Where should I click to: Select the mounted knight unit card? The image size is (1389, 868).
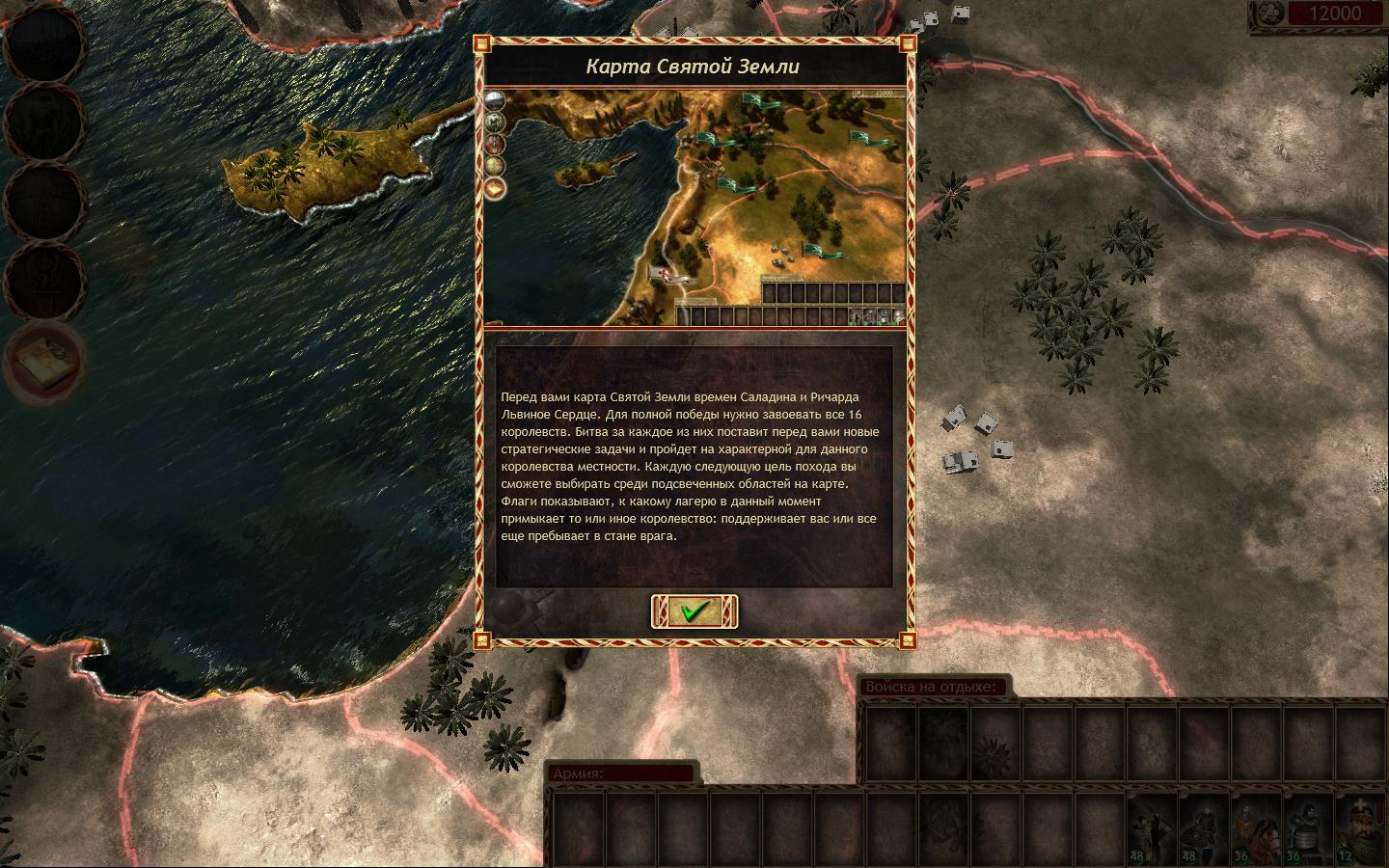tap(1257, 829)
